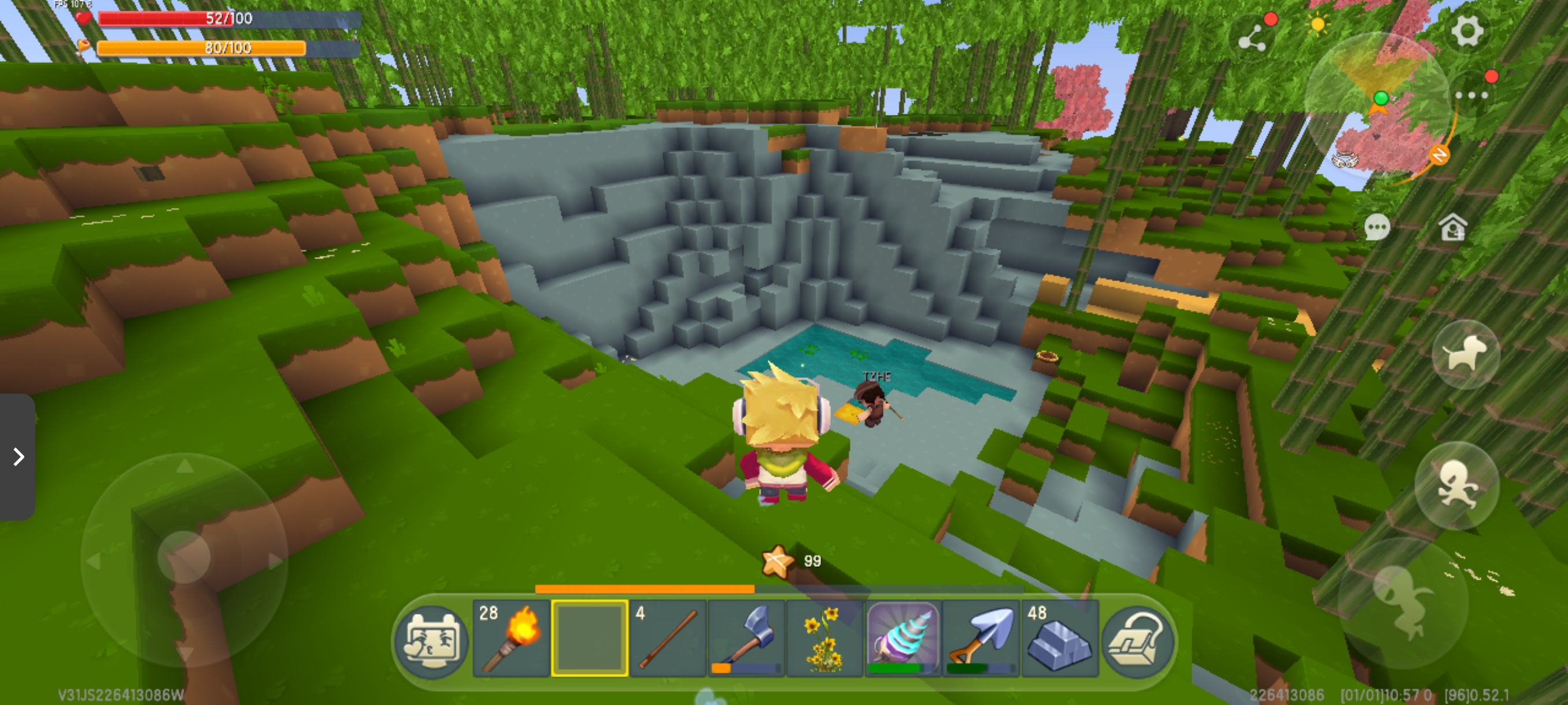Expand the left side panel arrow
This screenshot has width=1568, height=705.
19,457
